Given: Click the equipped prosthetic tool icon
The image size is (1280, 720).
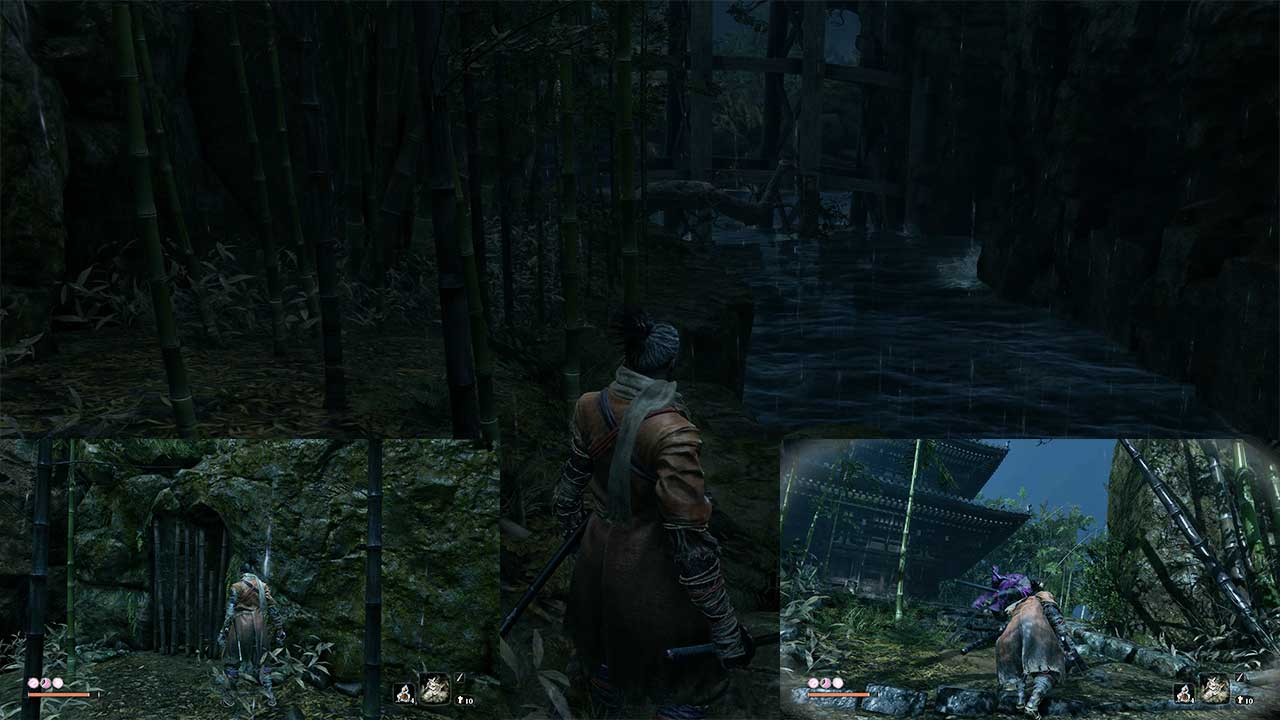Looking at the screenshot, I should (x=436, y=688).
